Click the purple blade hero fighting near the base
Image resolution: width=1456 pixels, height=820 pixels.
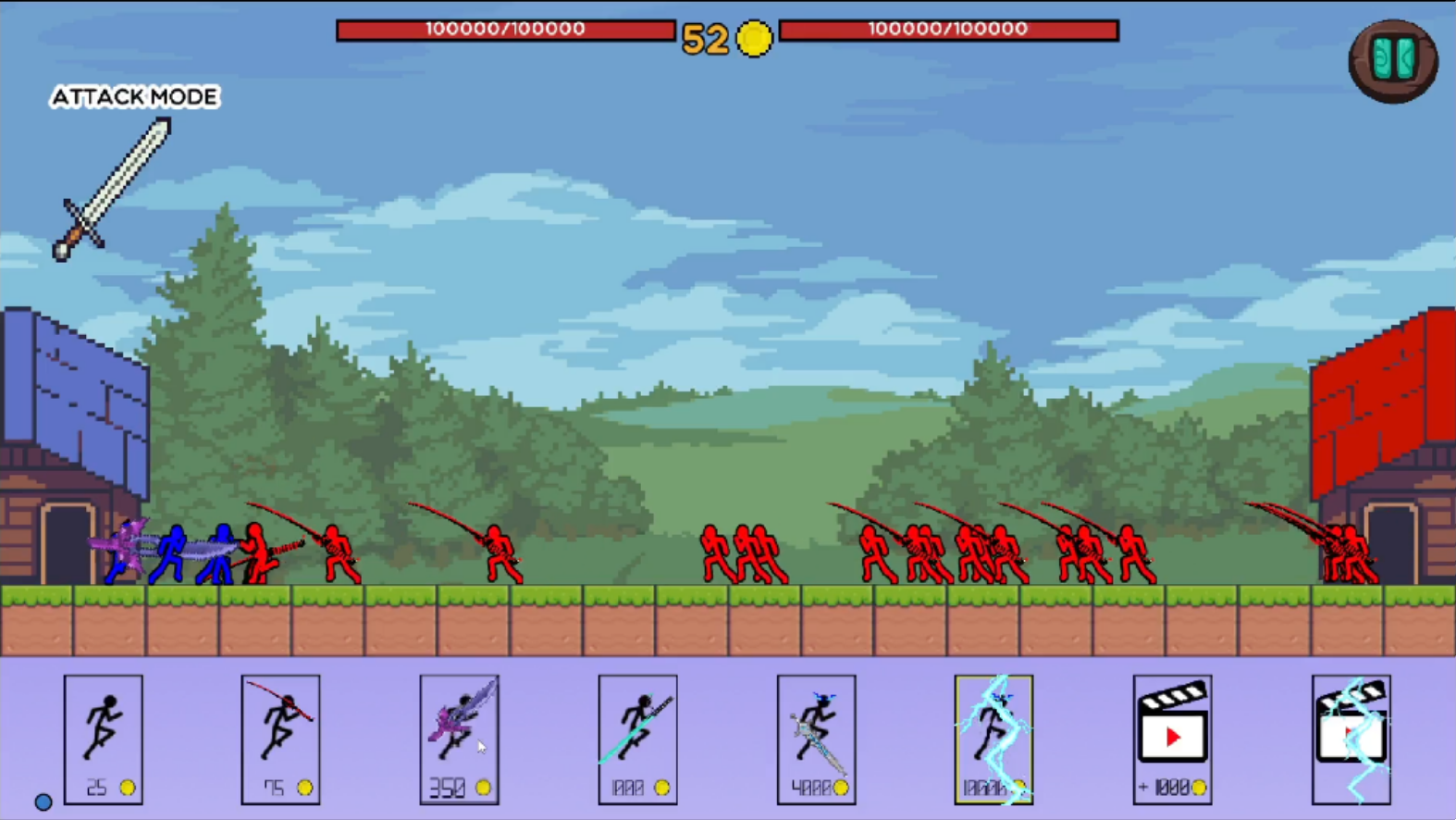pyautogui.click(x=125, y=546)
